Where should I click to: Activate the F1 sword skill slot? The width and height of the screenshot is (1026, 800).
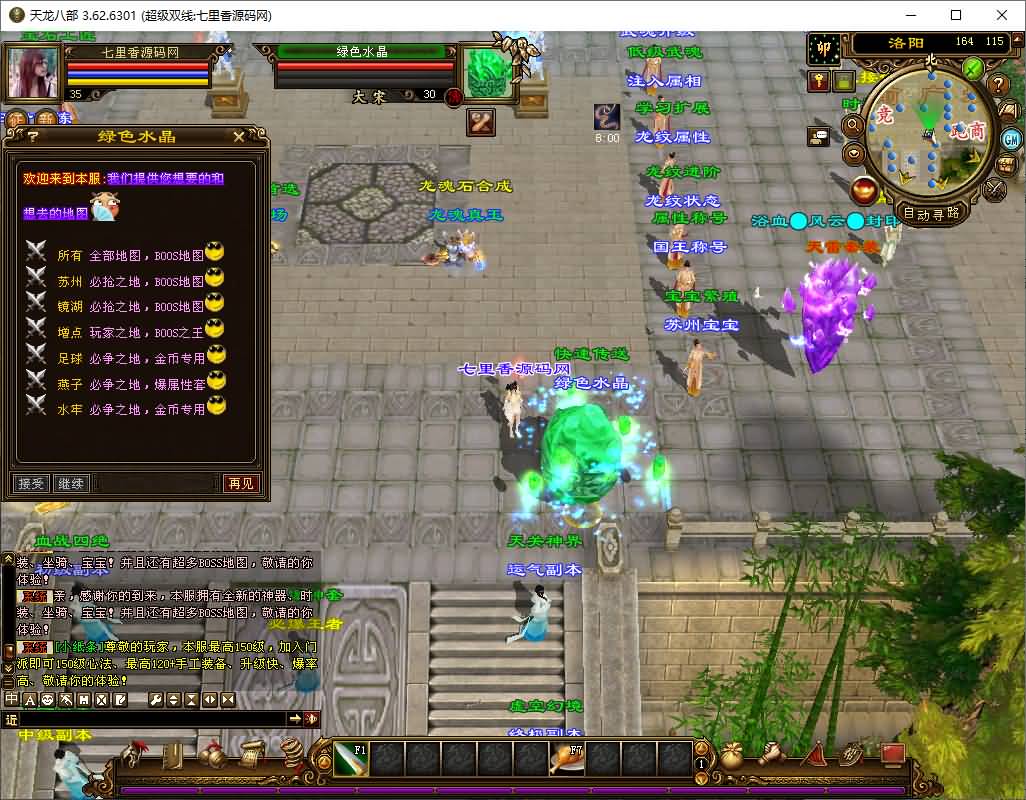(350, 759)
